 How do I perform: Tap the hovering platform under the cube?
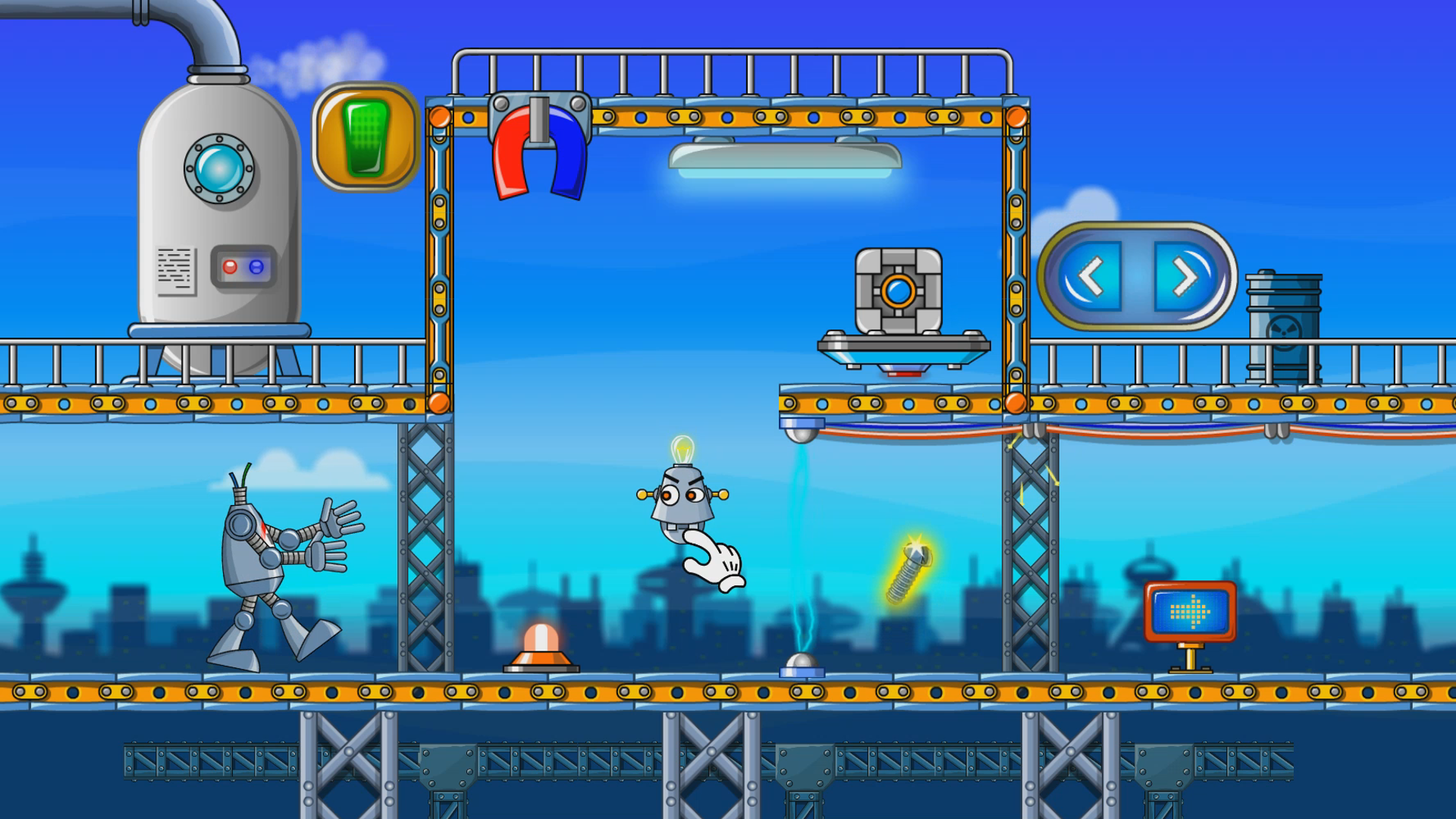(x=902, y=347)
